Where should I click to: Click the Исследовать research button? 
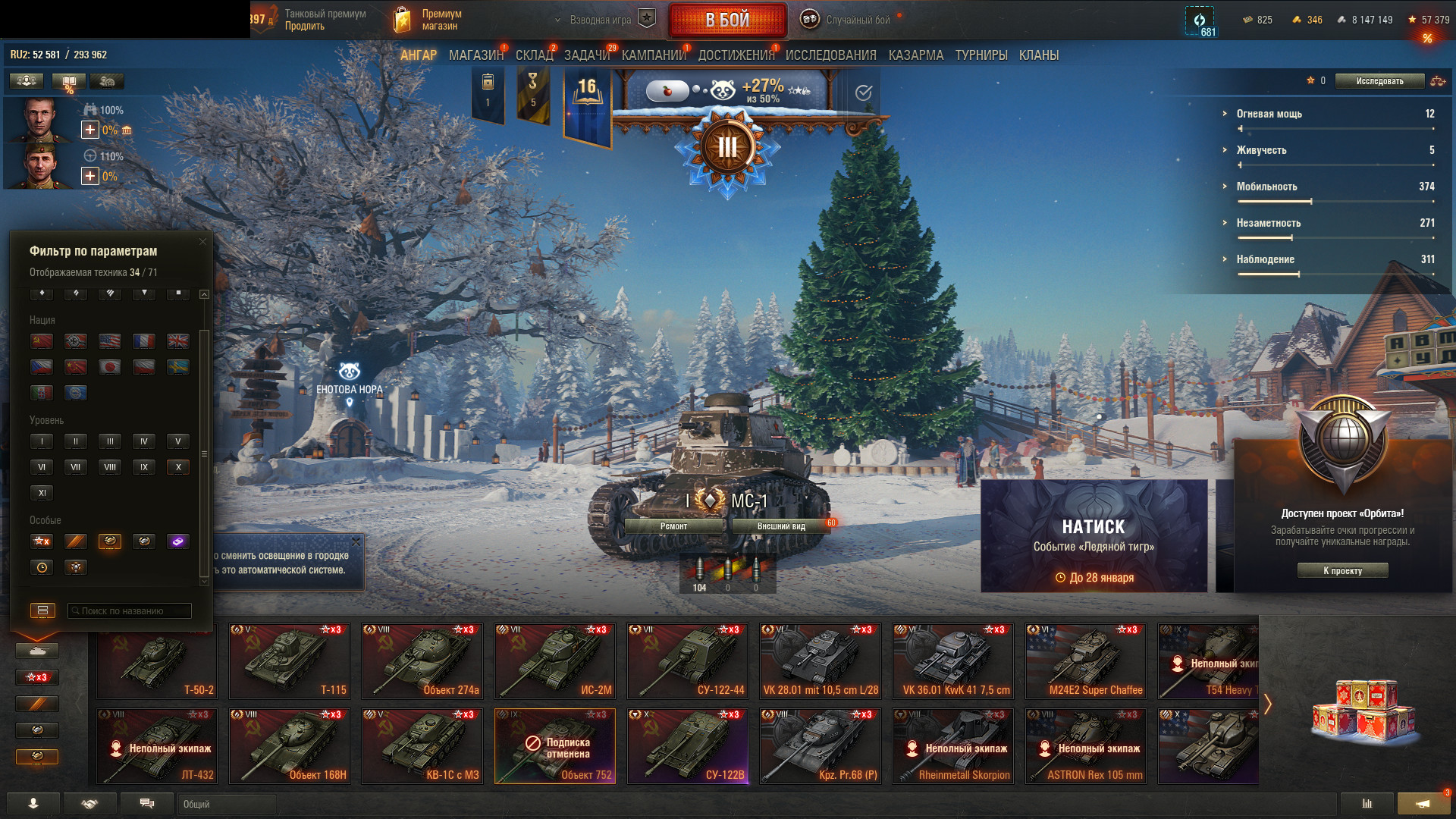(x=1379, y=81)
